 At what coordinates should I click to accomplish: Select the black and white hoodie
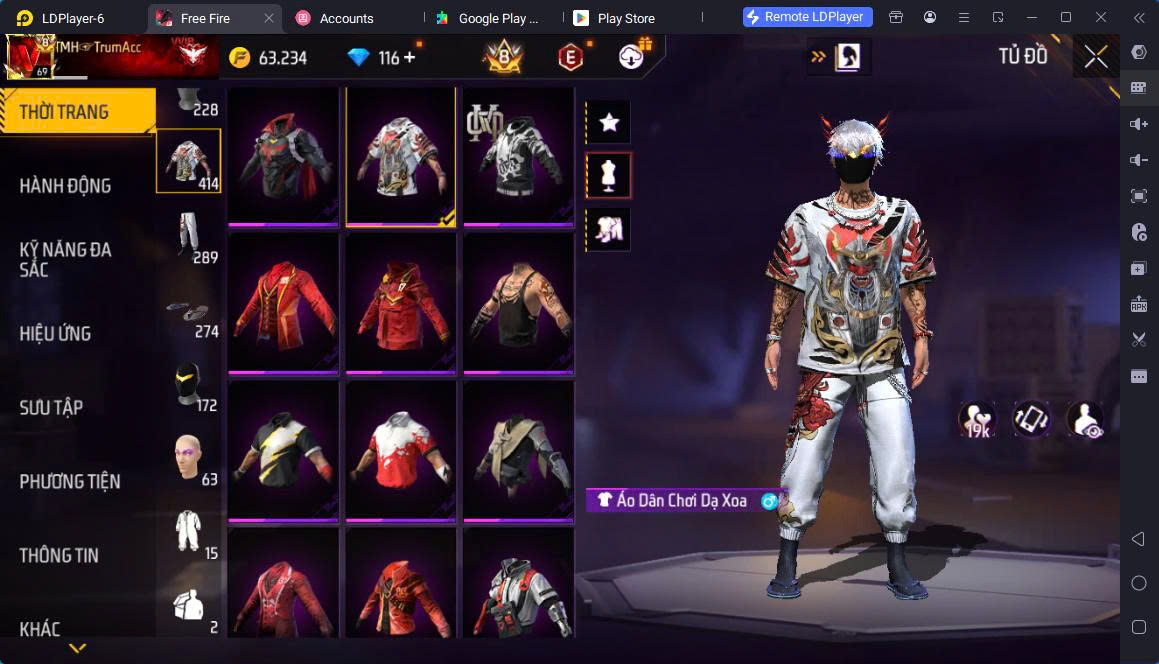pyautogui.click(x=518, y=157)
